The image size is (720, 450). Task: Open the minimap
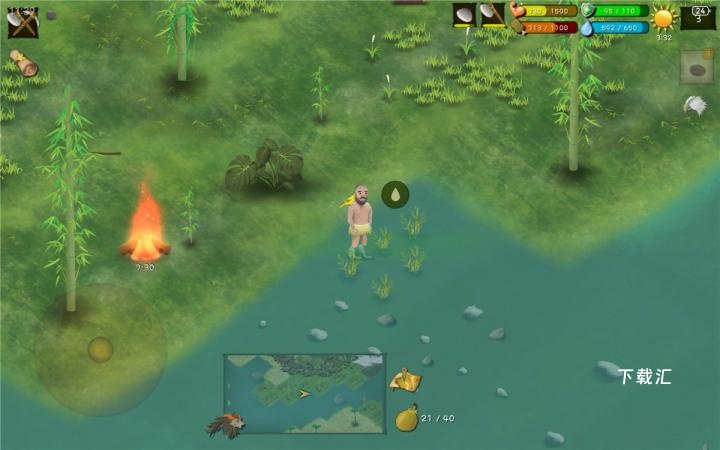pos(304,393)
